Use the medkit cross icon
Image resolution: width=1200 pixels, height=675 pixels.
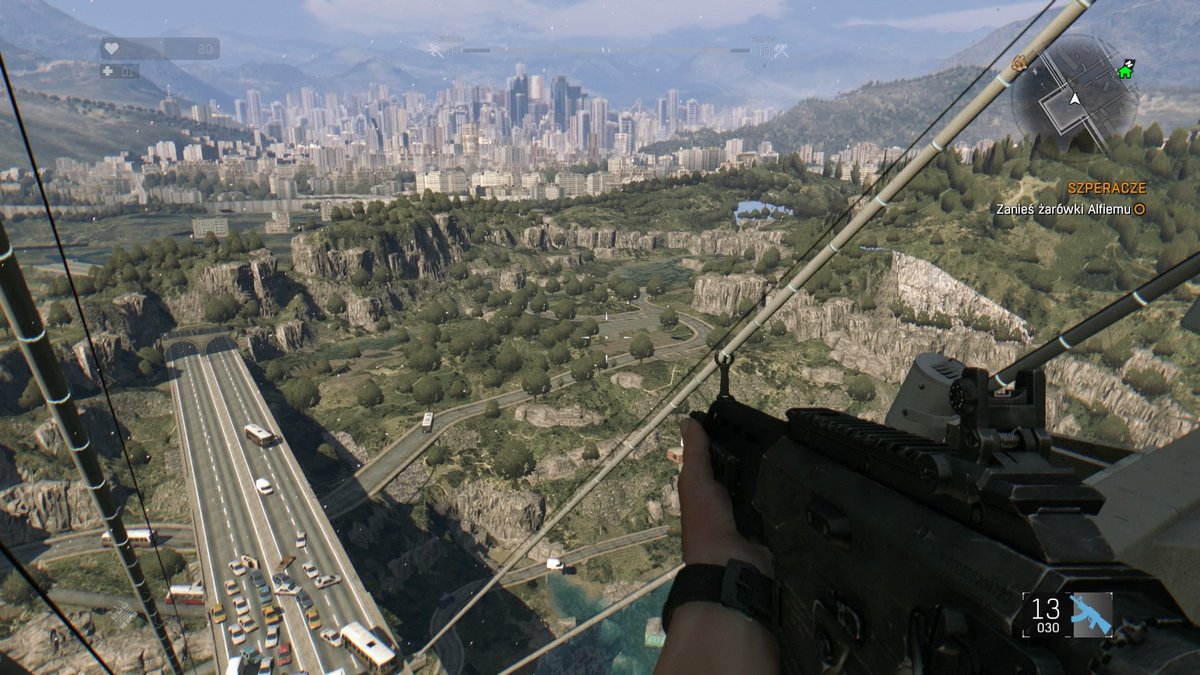click(107, 71)
